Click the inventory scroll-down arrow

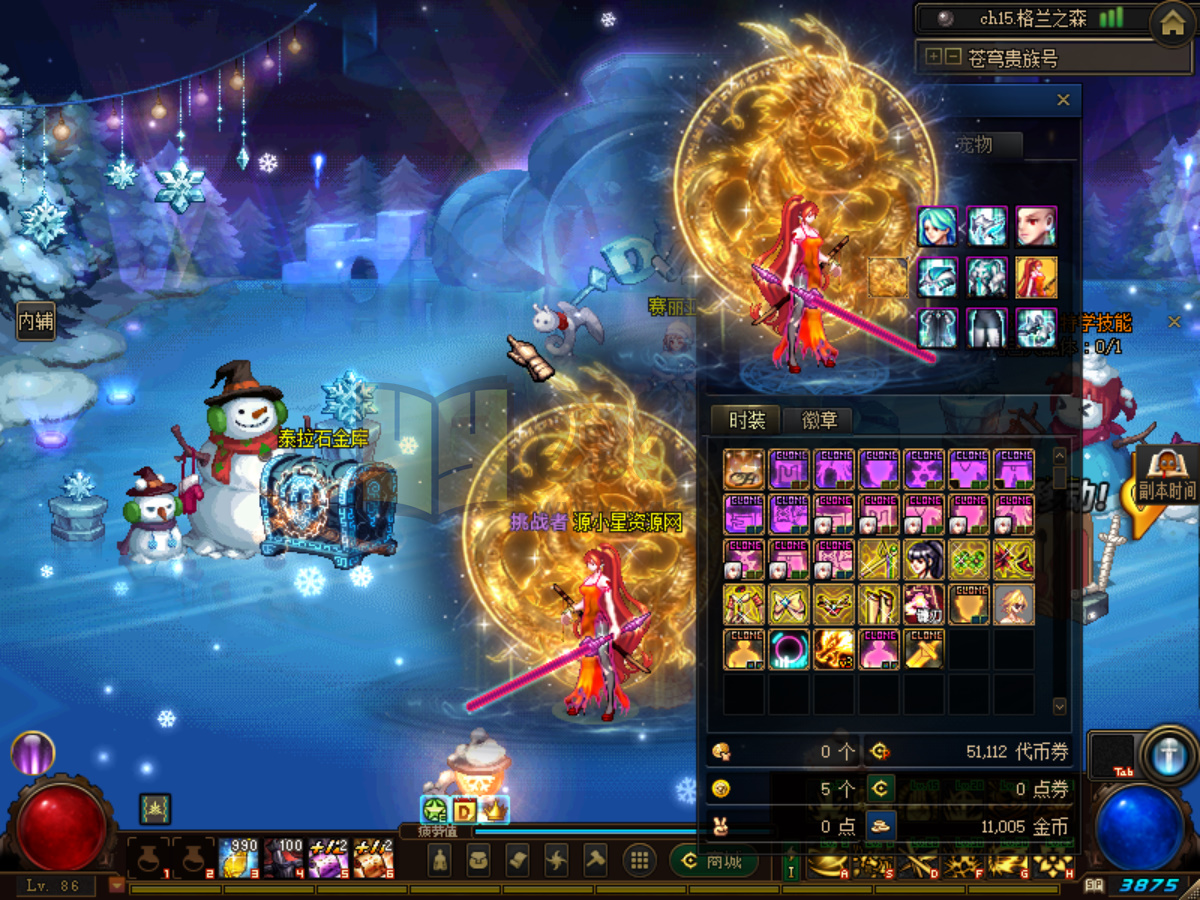click(x=1060, y=706)
